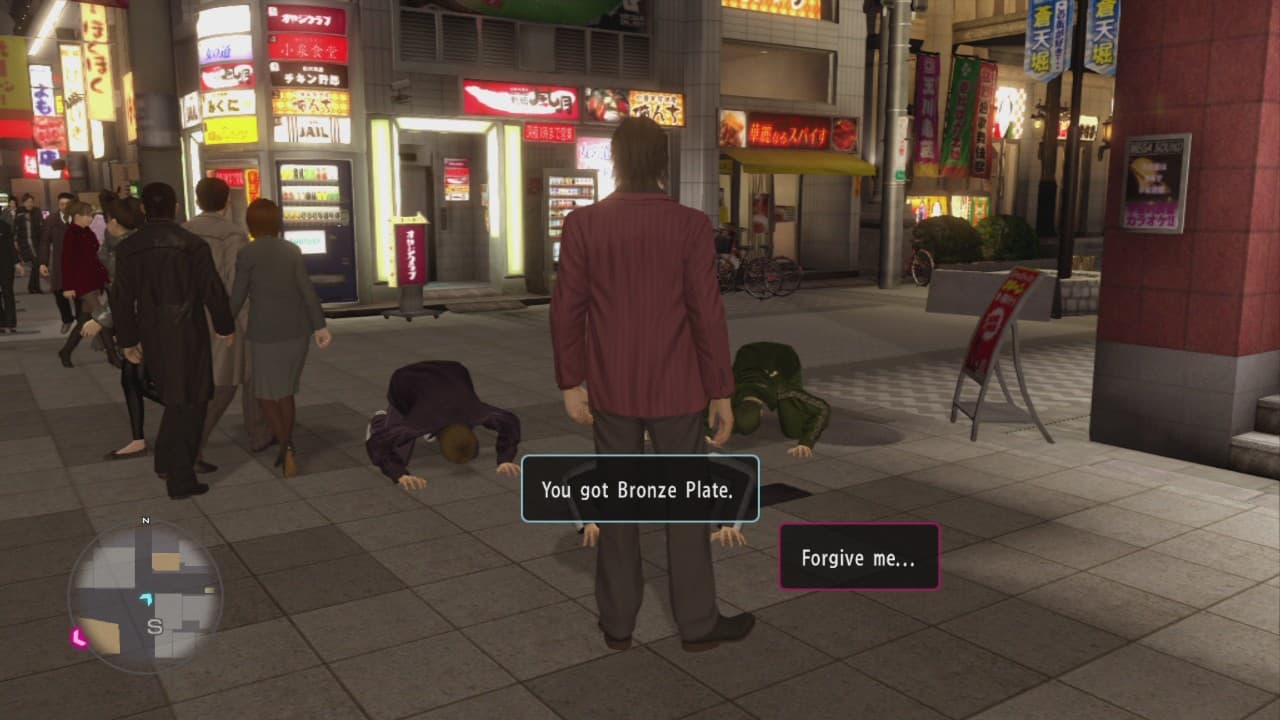Click the S compass letter on the minimap
Screen dimensions: 1280x720
(x=156, y=627)
